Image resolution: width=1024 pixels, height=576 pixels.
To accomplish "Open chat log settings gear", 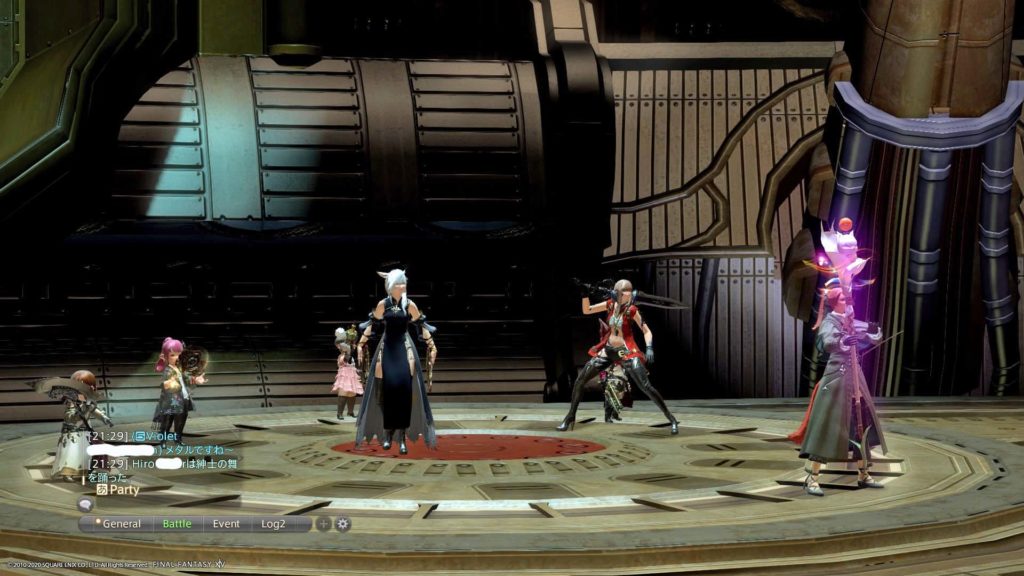I will (342, 523).
